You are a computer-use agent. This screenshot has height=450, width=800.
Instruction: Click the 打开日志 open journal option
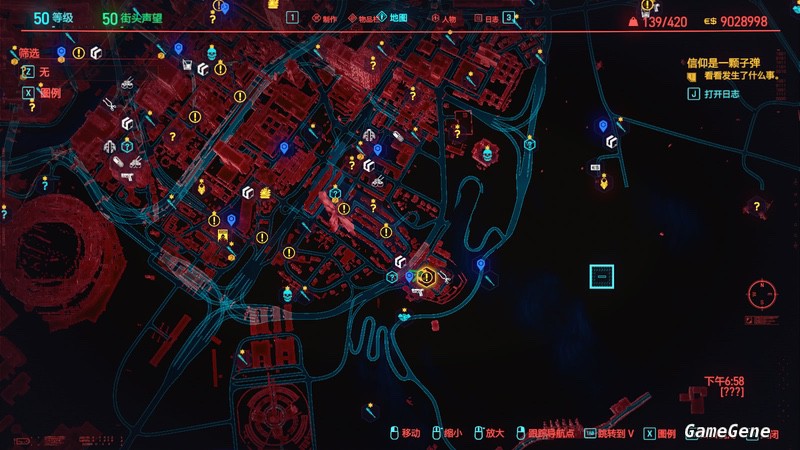point(720,94)
